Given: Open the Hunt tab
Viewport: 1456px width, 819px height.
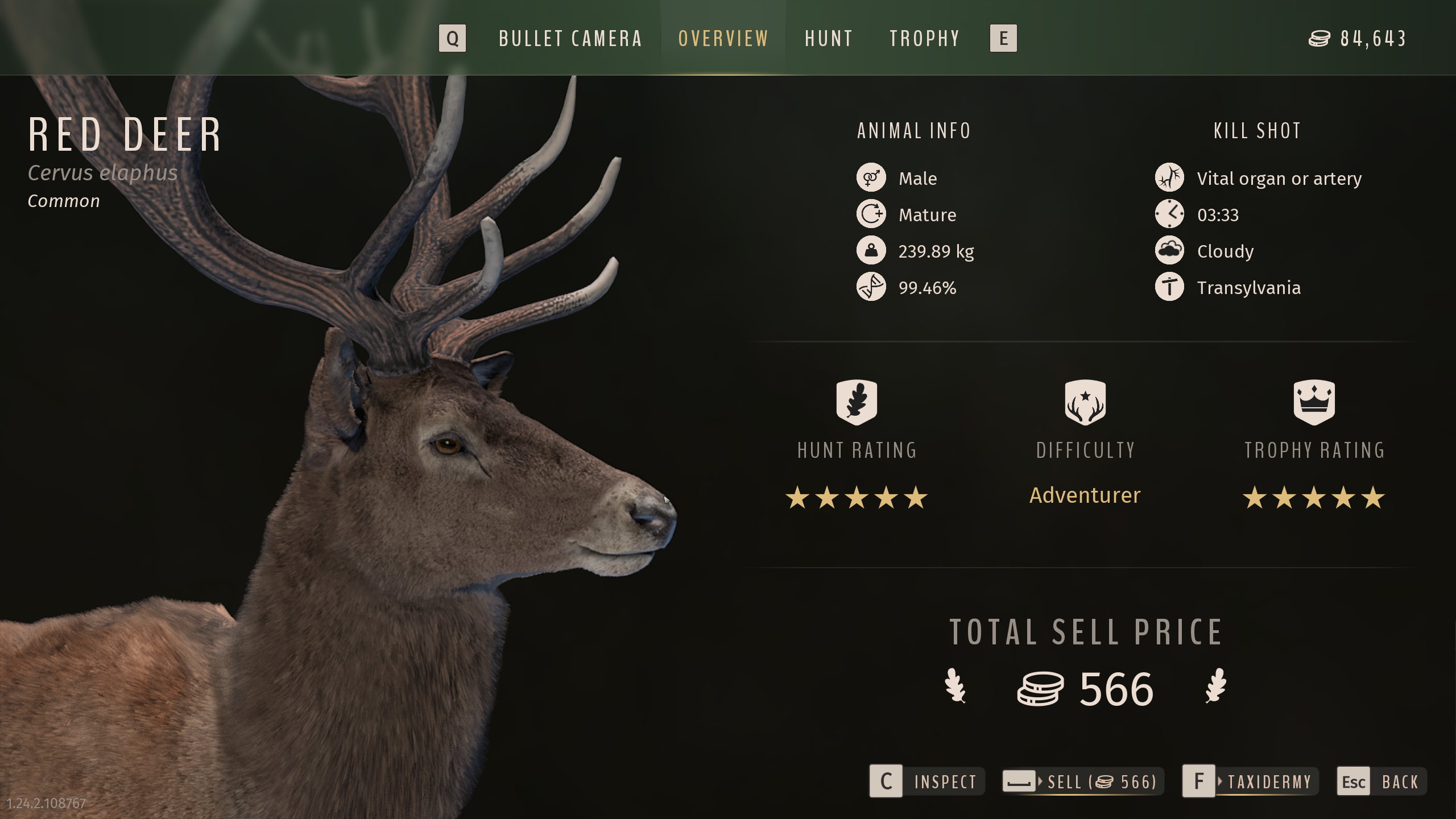Looking at the screenshot, I should [x=829, y=39].
